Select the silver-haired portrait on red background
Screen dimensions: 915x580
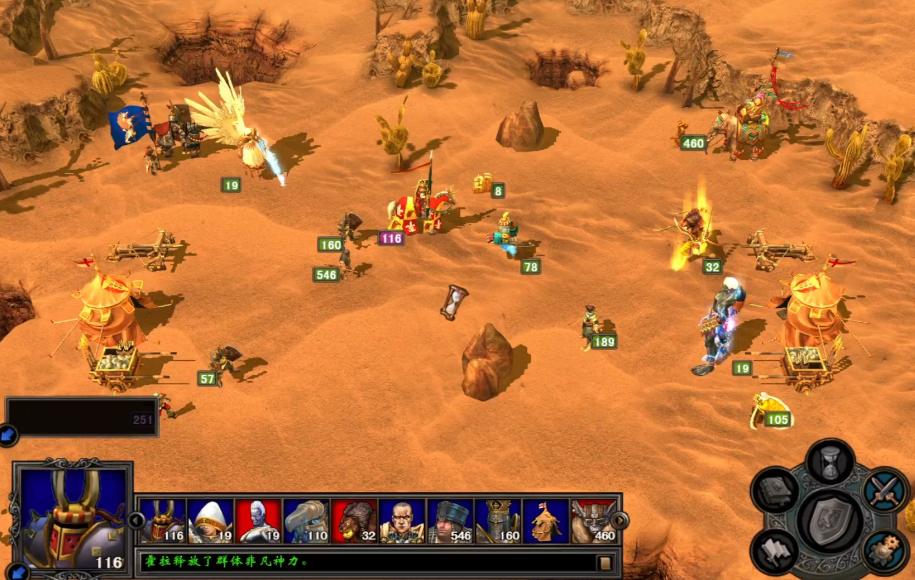[258, 521]
